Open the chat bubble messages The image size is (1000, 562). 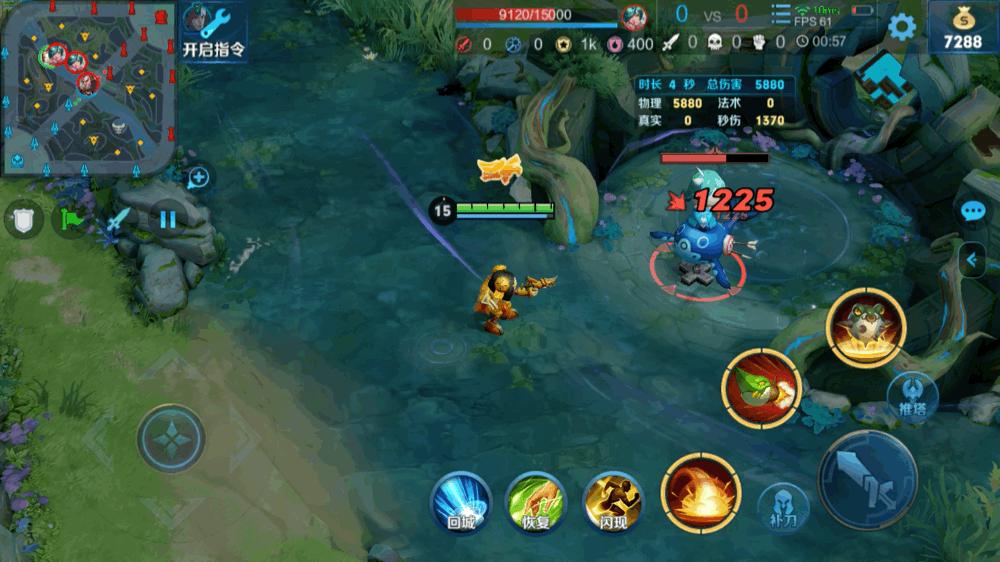pyautogui.click(x=973, y=211)
